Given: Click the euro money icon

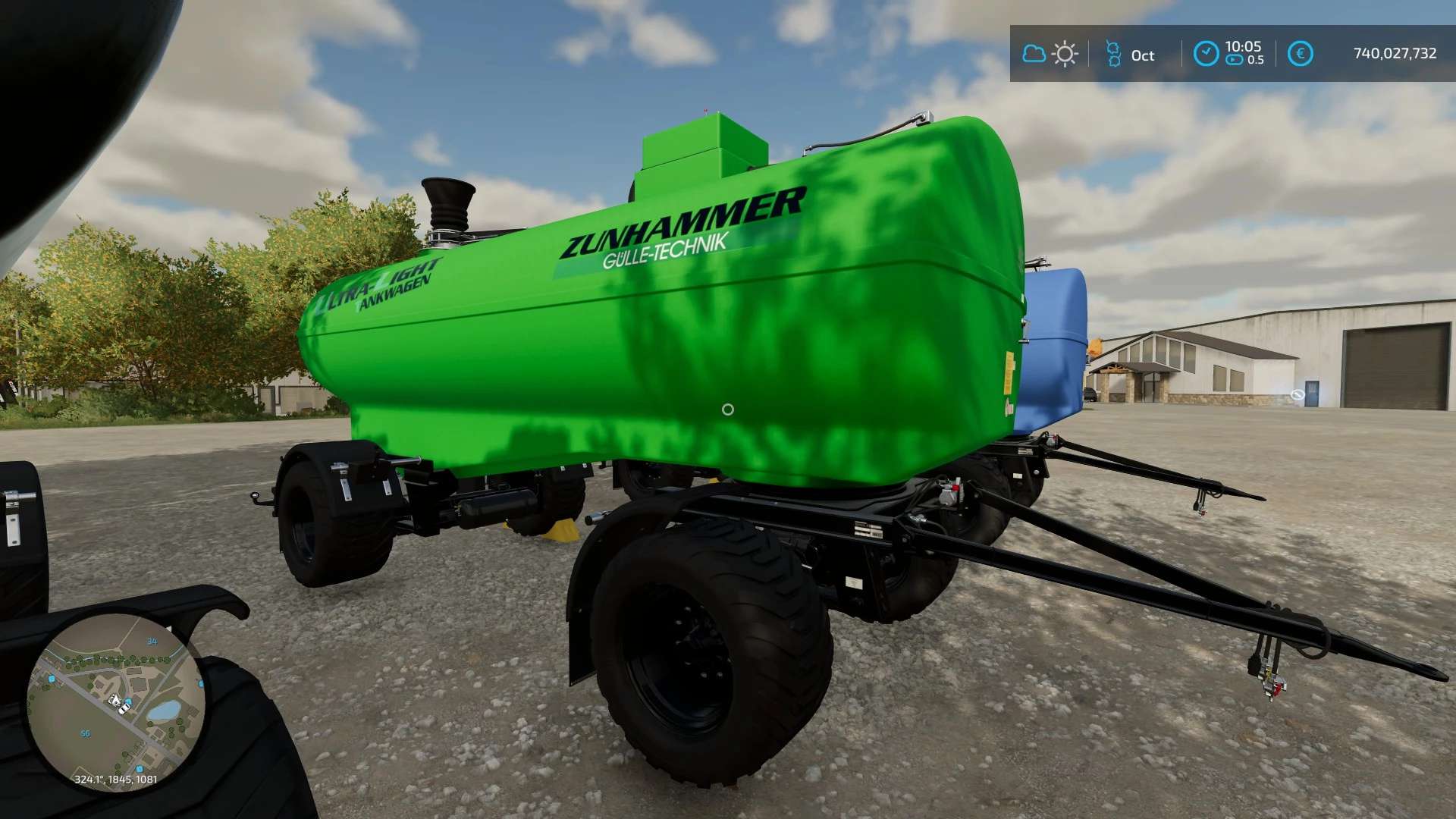Looking at the screenshot, I should click(x=1300, y=54).
